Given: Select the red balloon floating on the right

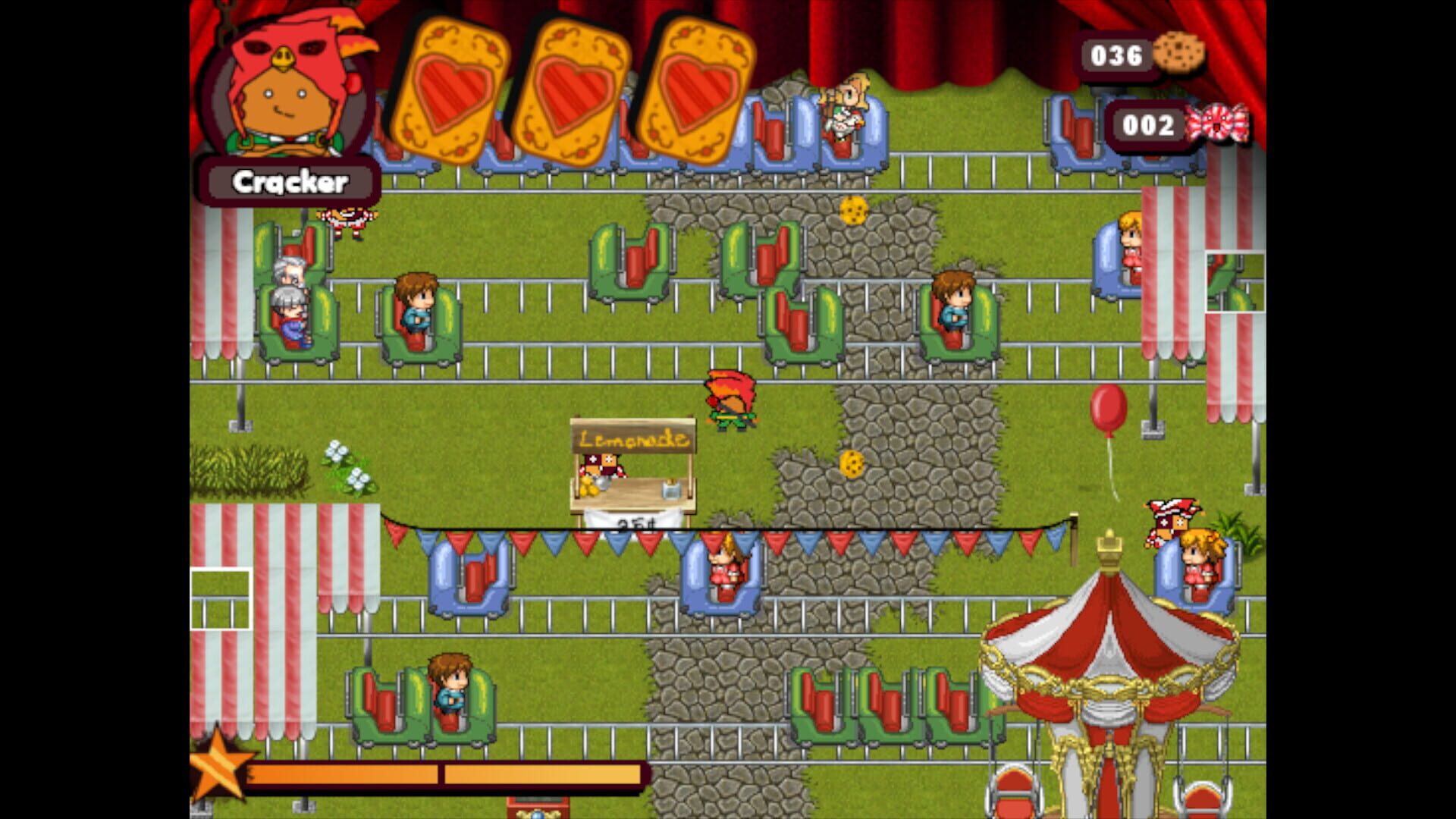Looking at the screenshot, I should (1110, 409).
